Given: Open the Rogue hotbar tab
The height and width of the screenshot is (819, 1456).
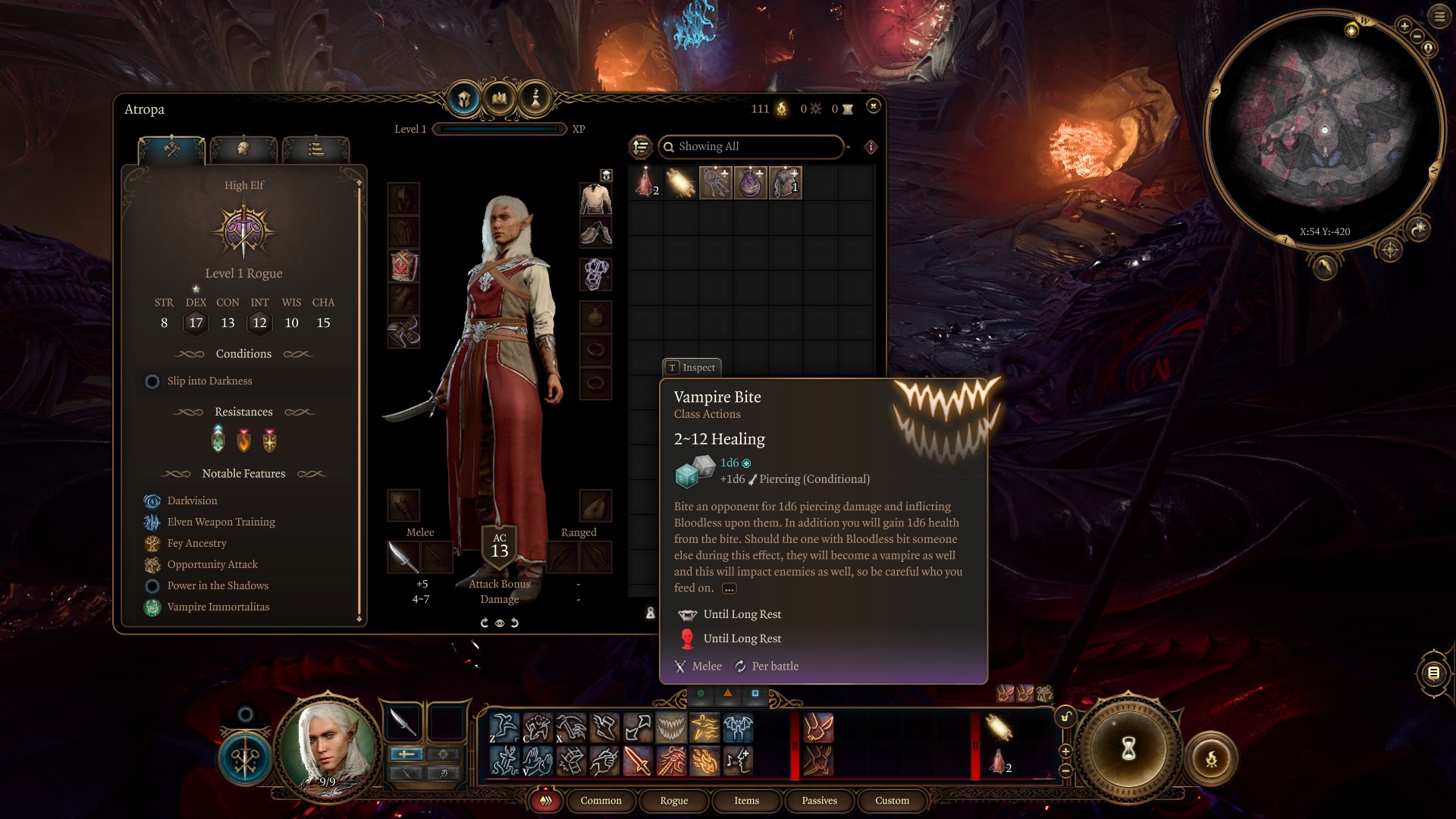Looking at the screenshot, I should click(x=673, y=800).
